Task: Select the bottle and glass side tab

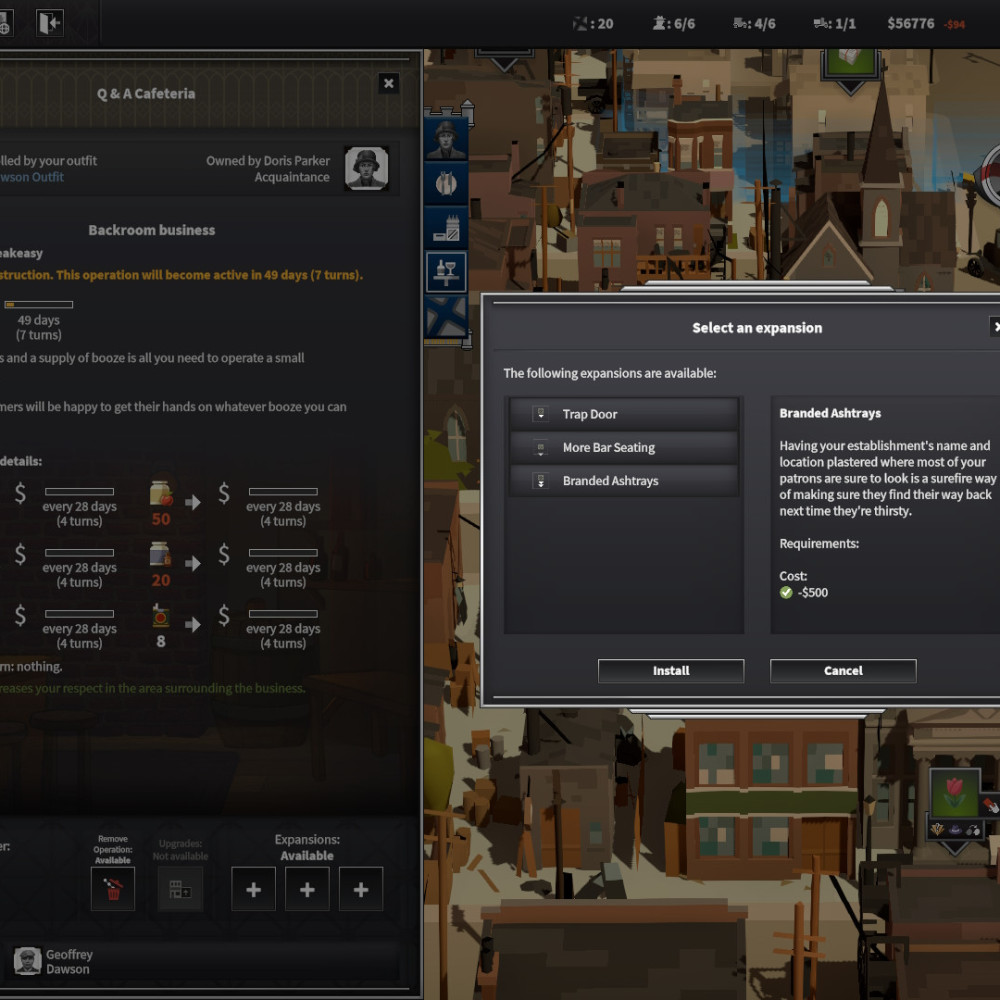Action: tap(445, 271)
